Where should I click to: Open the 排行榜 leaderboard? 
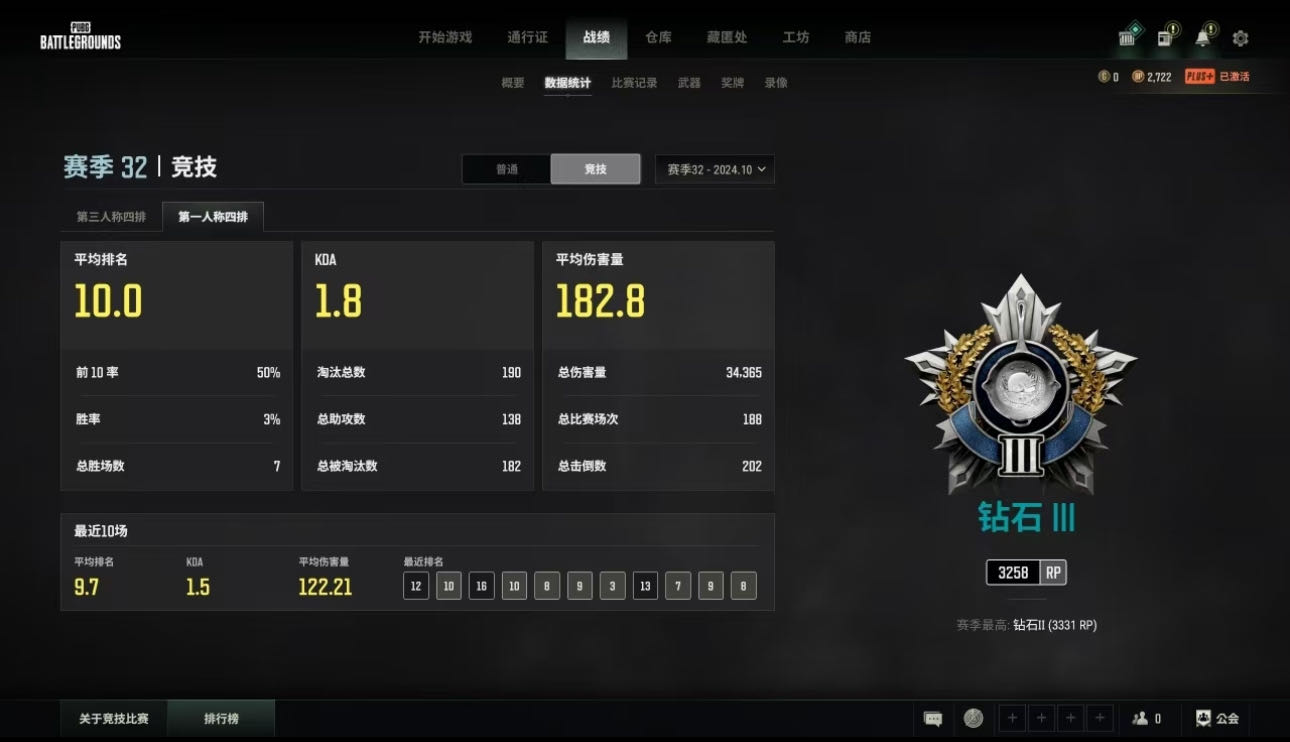(221, 718)
